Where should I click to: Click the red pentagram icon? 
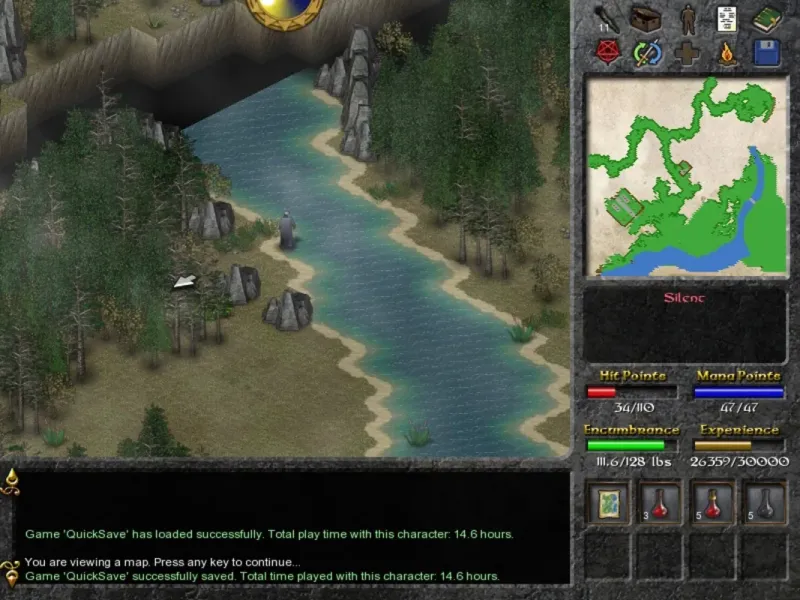(606, 52)
